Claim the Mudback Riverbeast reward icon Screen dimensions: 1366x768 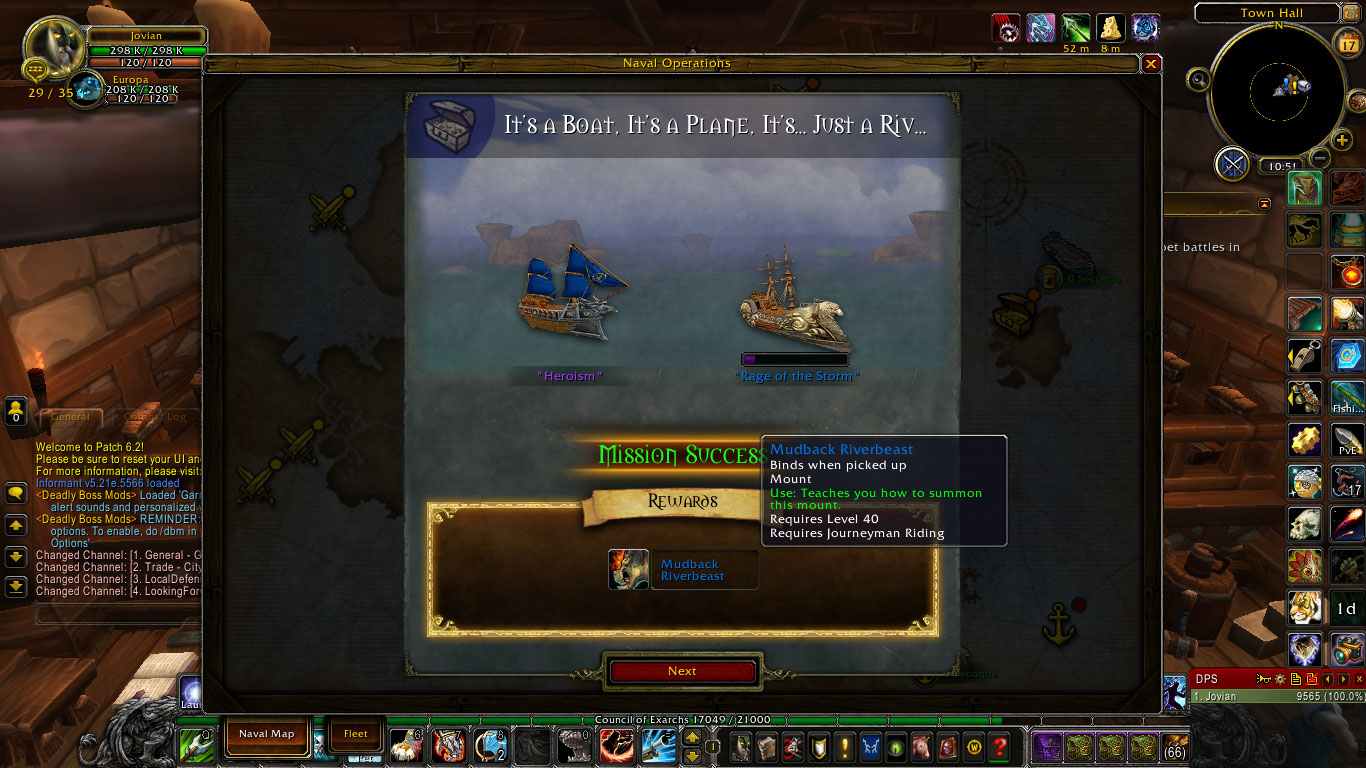628,570
